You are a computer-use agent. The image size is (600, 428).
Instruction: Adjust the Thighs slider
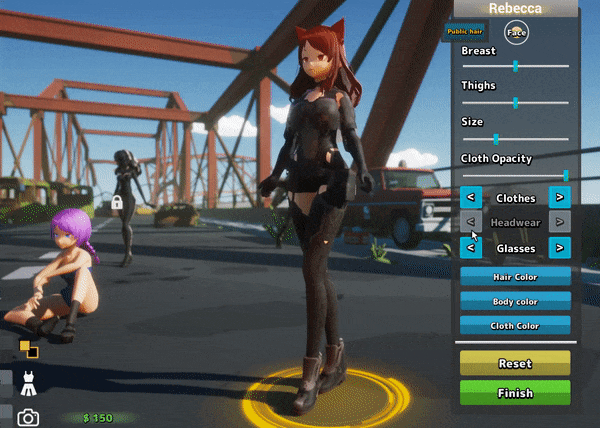(515, 102)
